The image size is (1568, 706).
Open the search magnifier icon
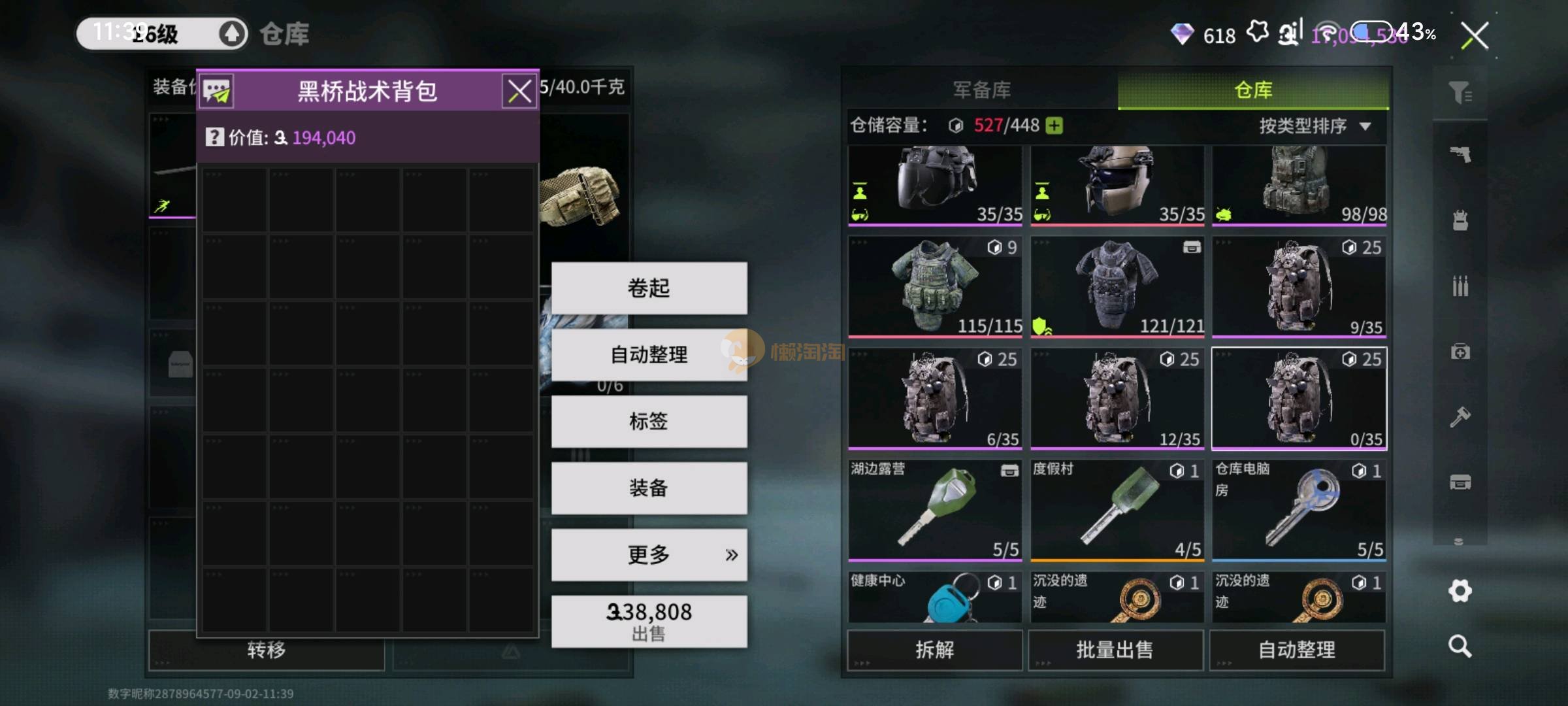click(1460, 647)
